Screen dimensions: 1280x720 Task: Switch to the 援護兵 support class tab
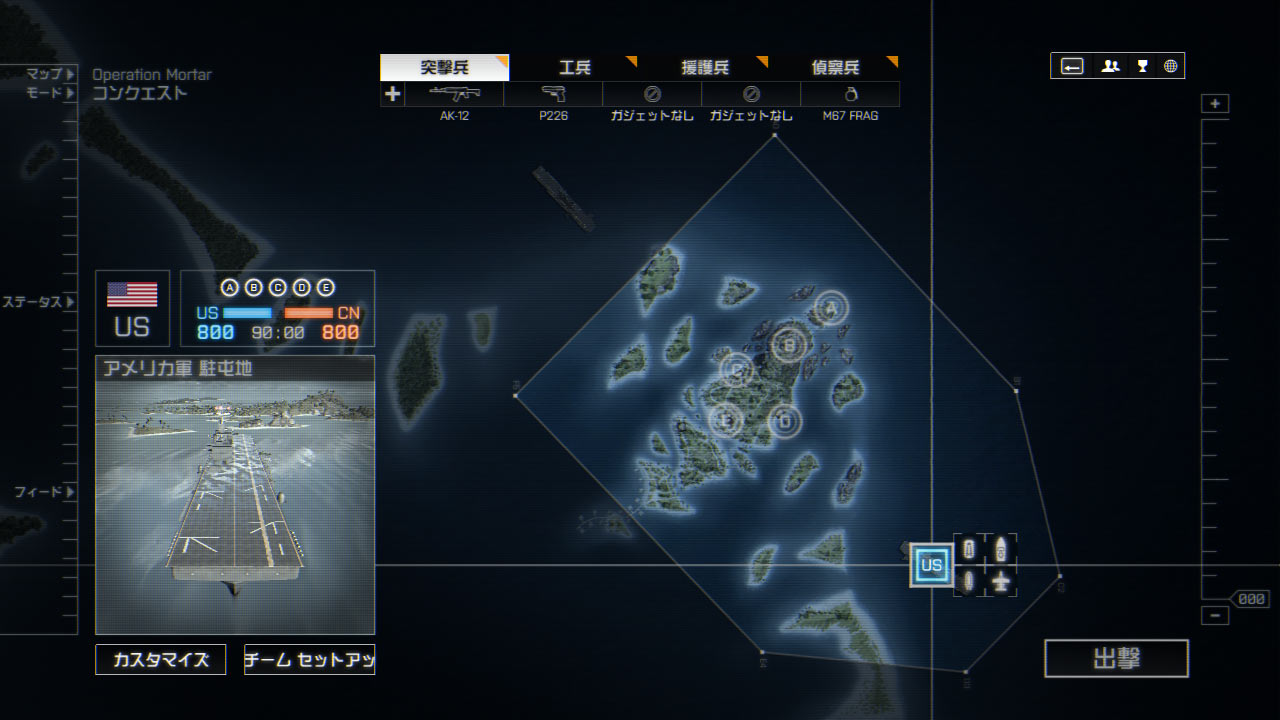tap(705, 68)
